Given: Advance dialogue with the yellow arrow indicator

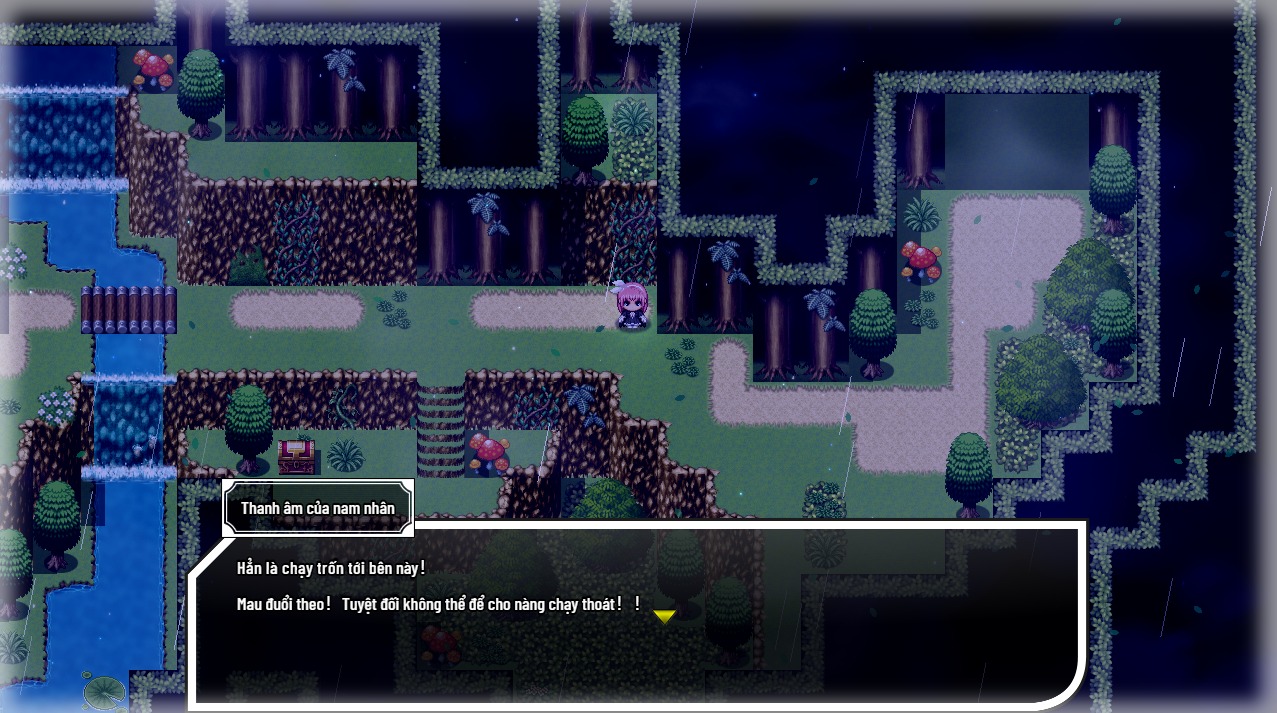Looking at the screenshot, I should coord(664,616).
